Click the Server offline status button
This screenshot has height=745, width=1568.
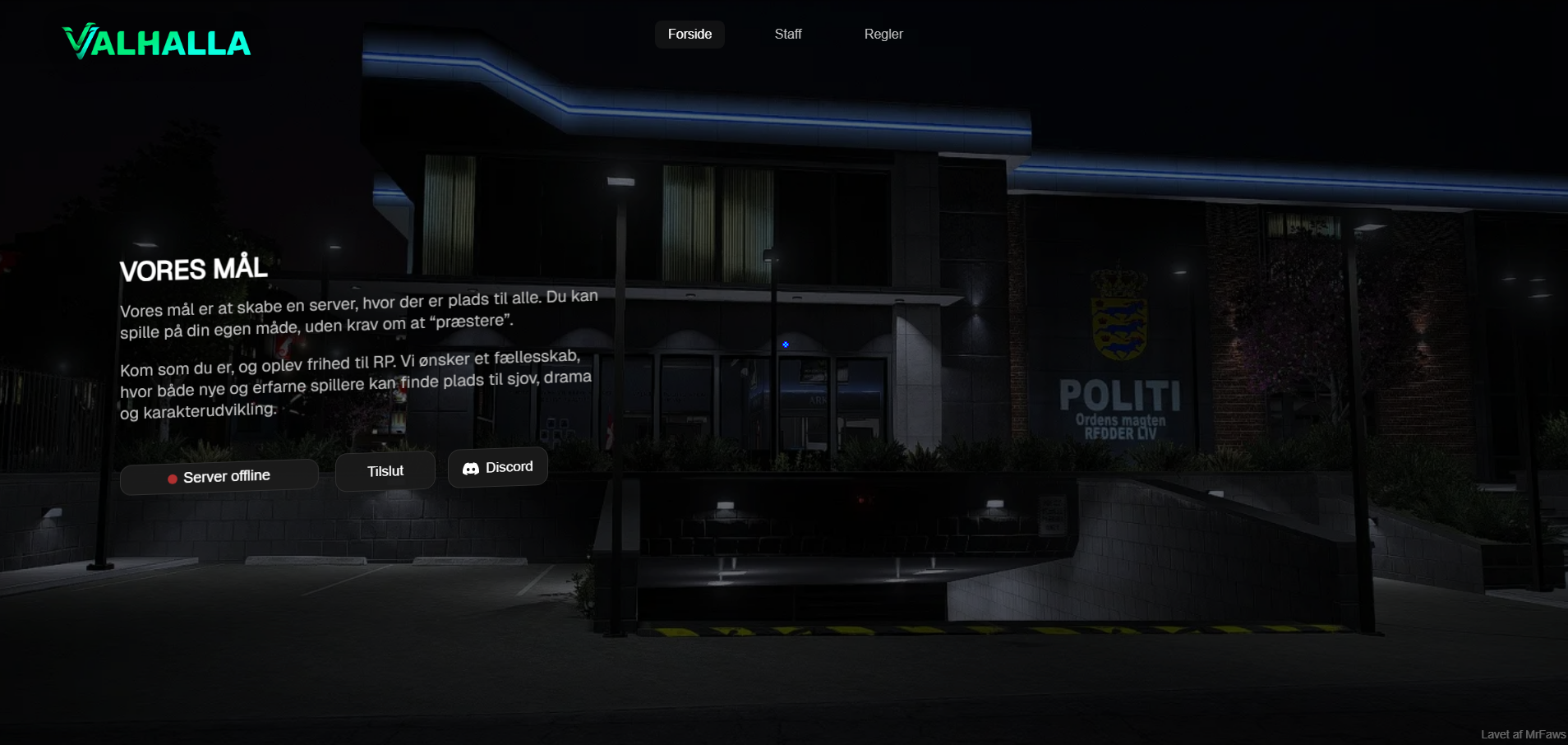click(219, 477)
